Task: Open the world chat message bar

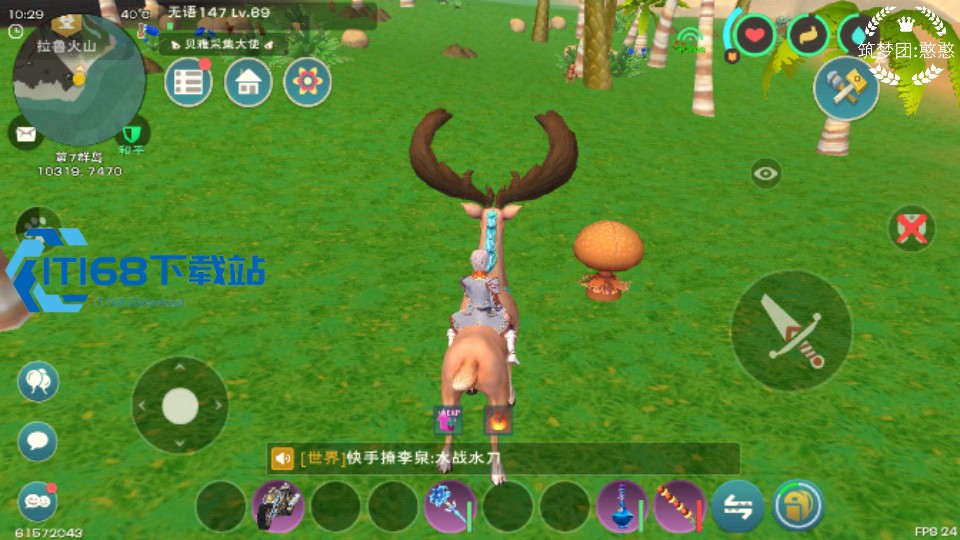Action: click(x=503, y=459)
